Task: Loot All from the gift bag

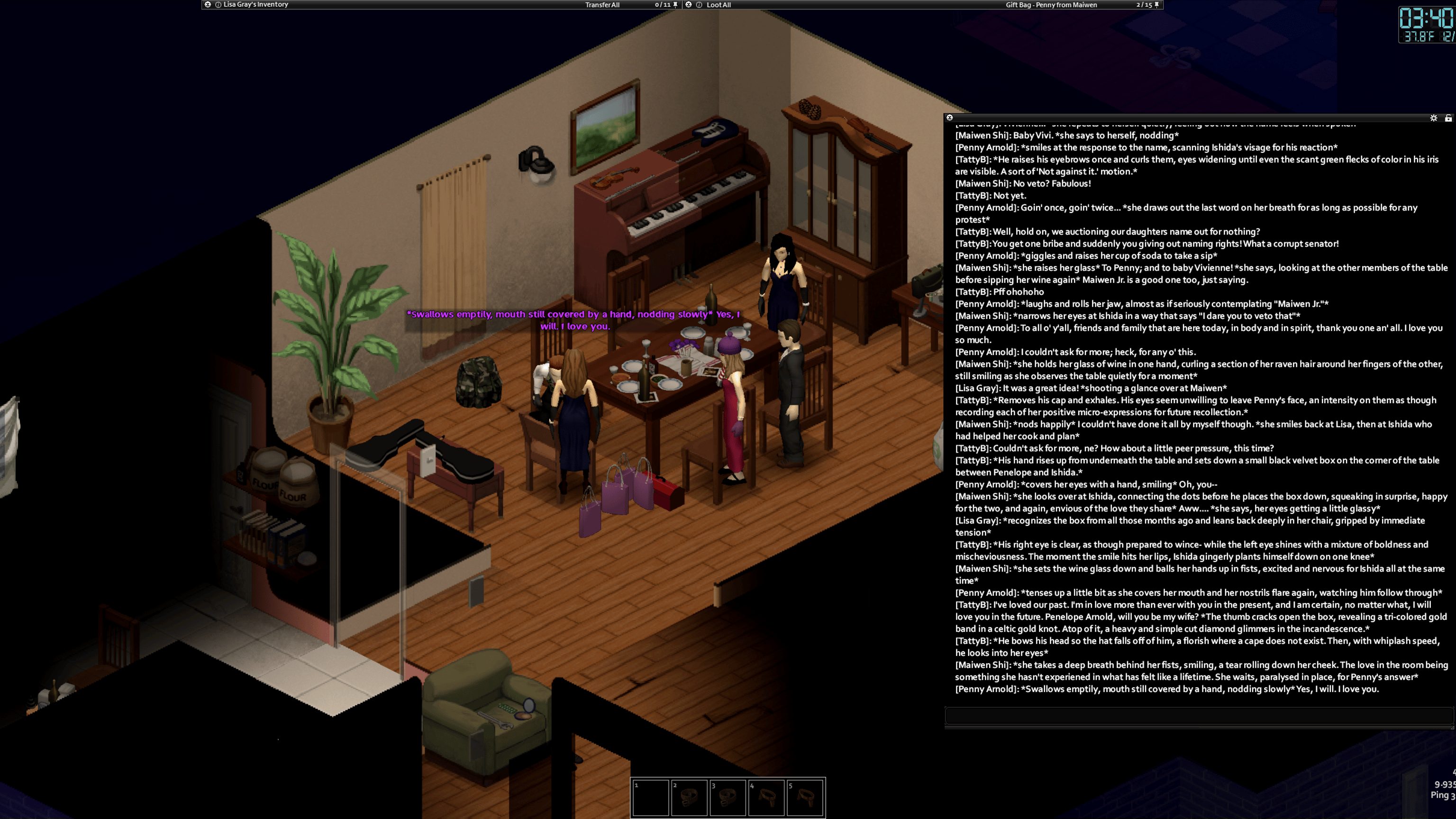Action: tap(719, 5)
